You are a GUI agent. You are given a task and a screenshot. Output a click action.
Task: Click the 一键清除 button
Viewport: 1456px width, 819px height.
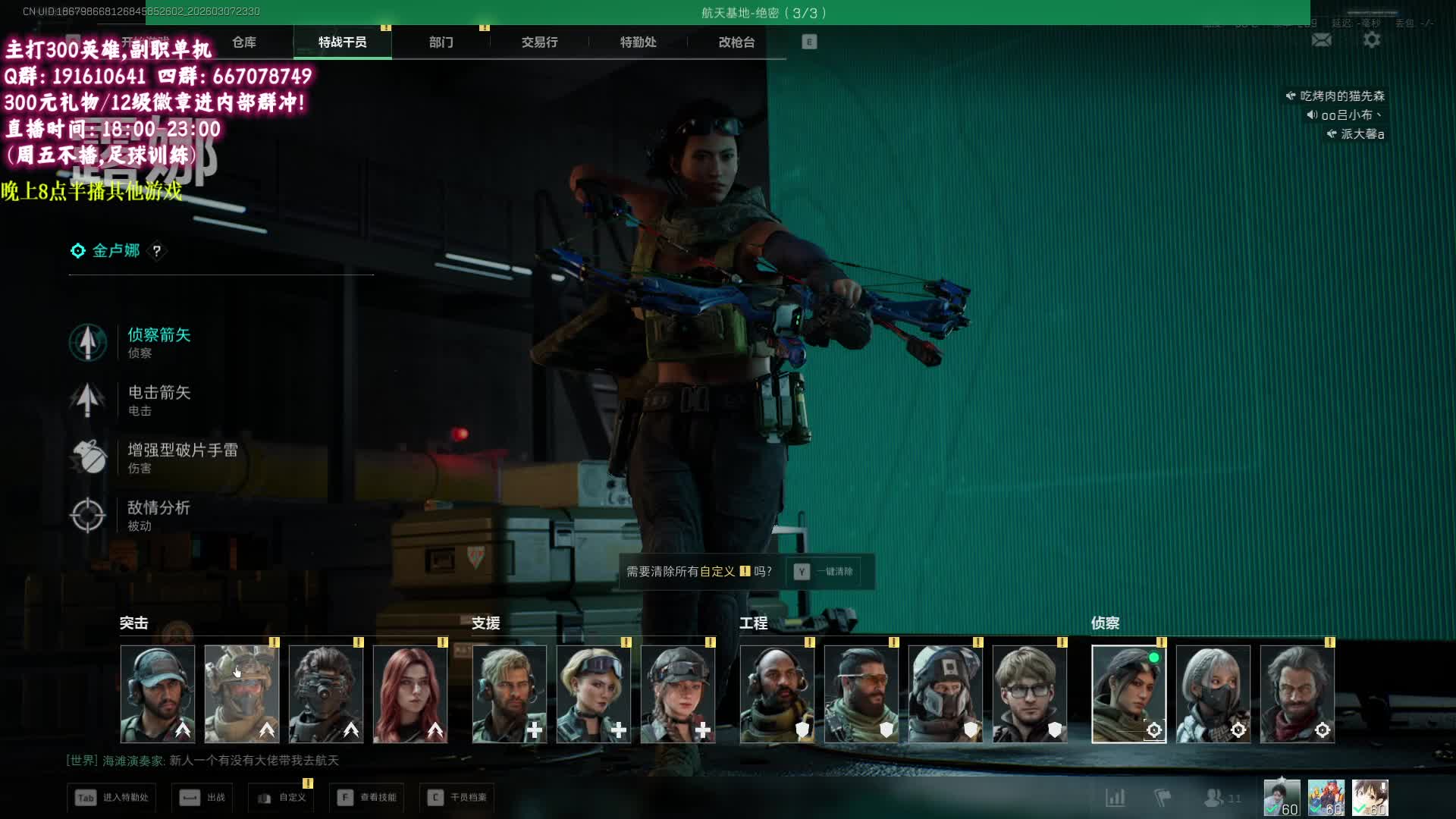pyautogui.click(x=827, y=572)
